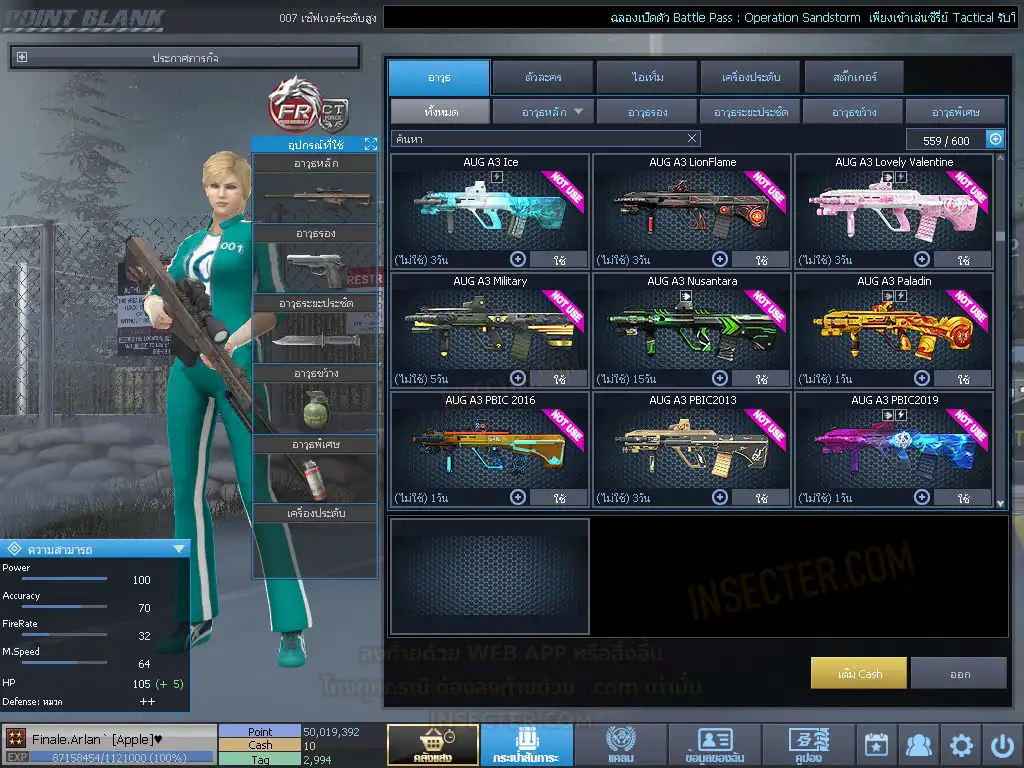
Task: Open the อาวุธหลัก primary weapon dropdown filter
Action: point(543,111)
